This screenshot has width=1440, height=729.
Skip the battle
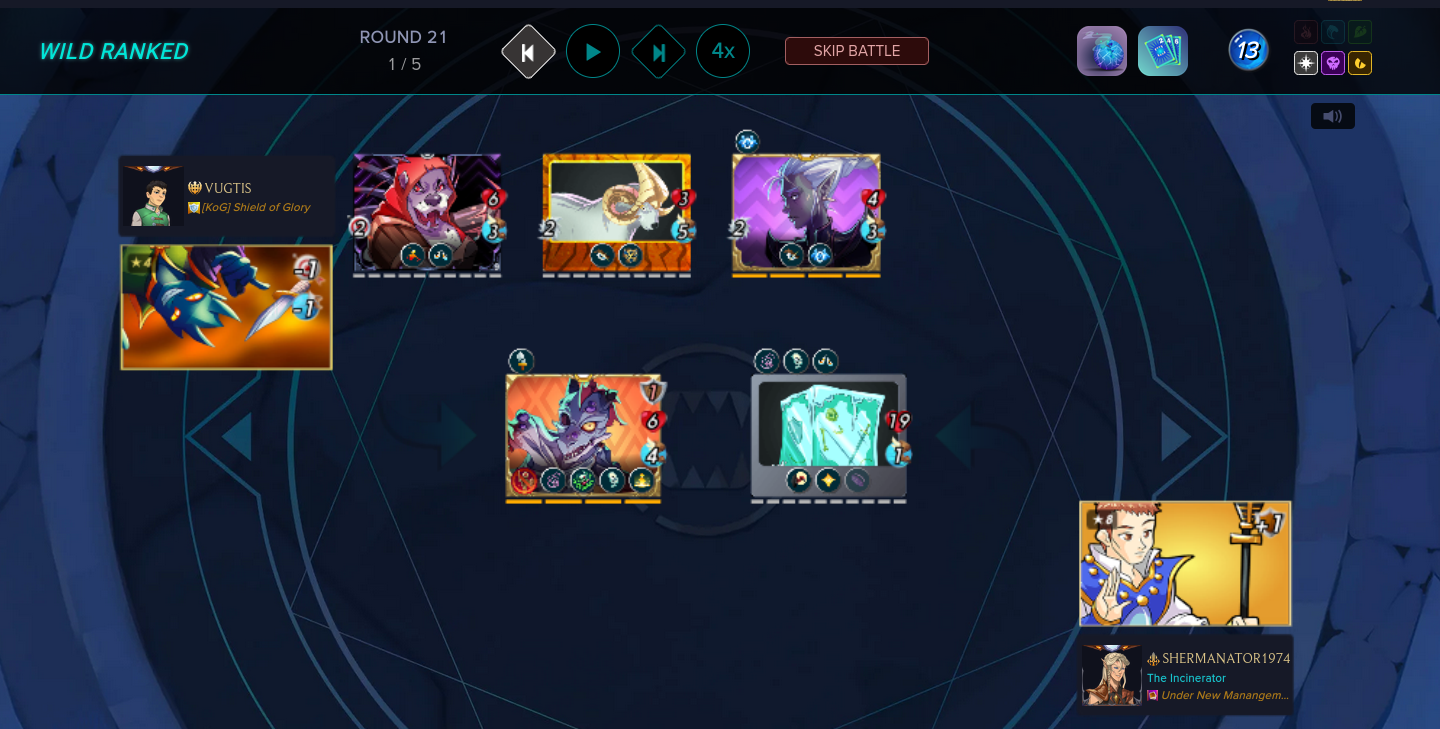856,51
